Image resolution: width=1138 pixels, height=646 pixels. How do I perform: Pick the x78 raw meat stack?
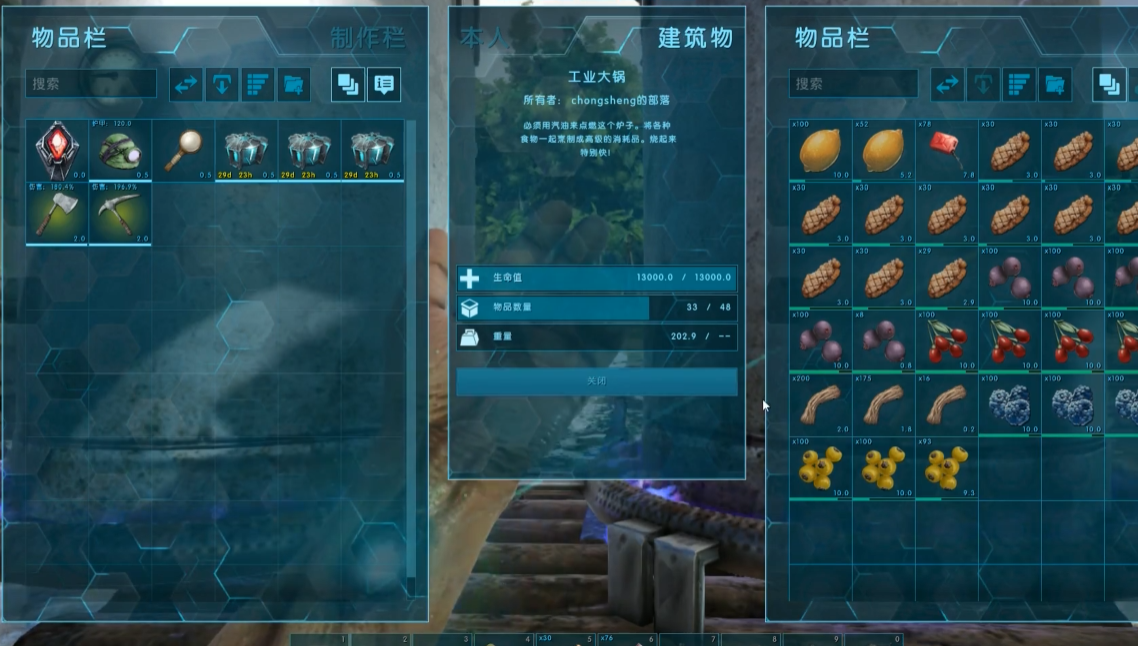coord(945,150)
